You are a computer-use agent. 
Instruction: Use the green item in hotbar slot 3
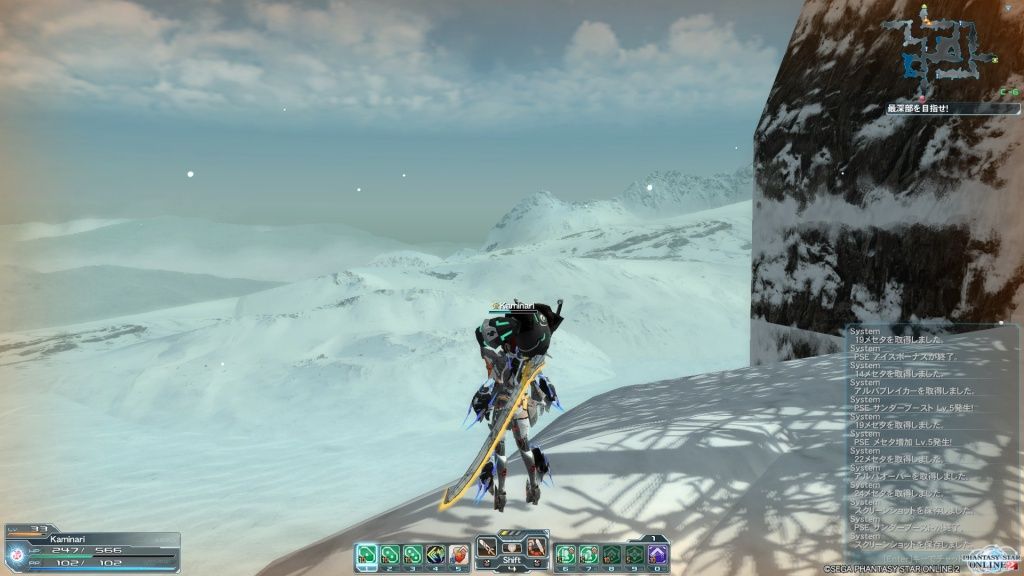click(x=413, y=553)
